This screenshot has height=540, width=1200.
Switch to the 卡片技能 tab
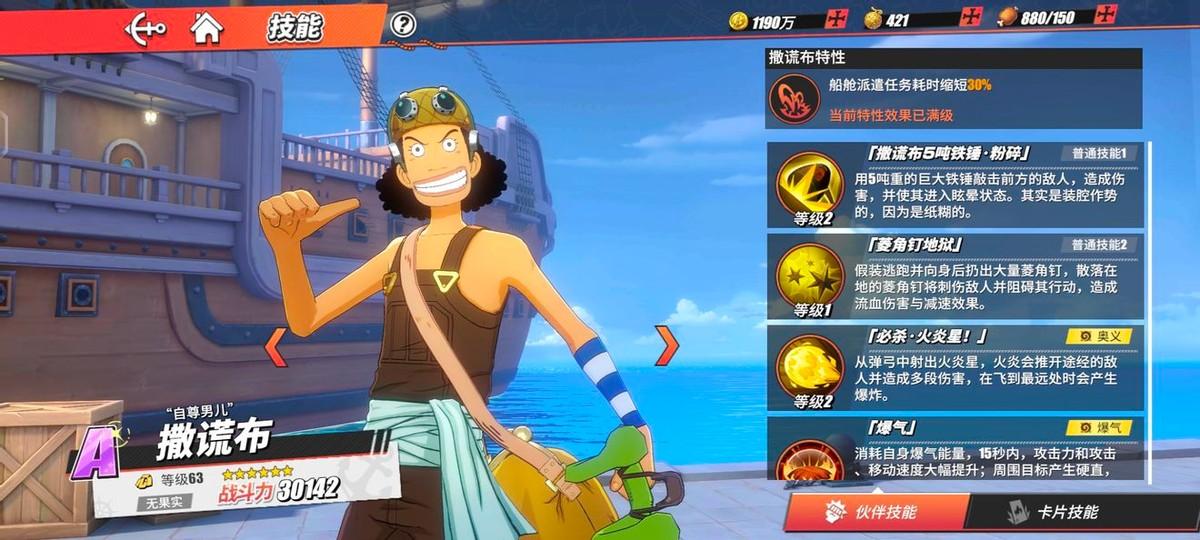1065,512
